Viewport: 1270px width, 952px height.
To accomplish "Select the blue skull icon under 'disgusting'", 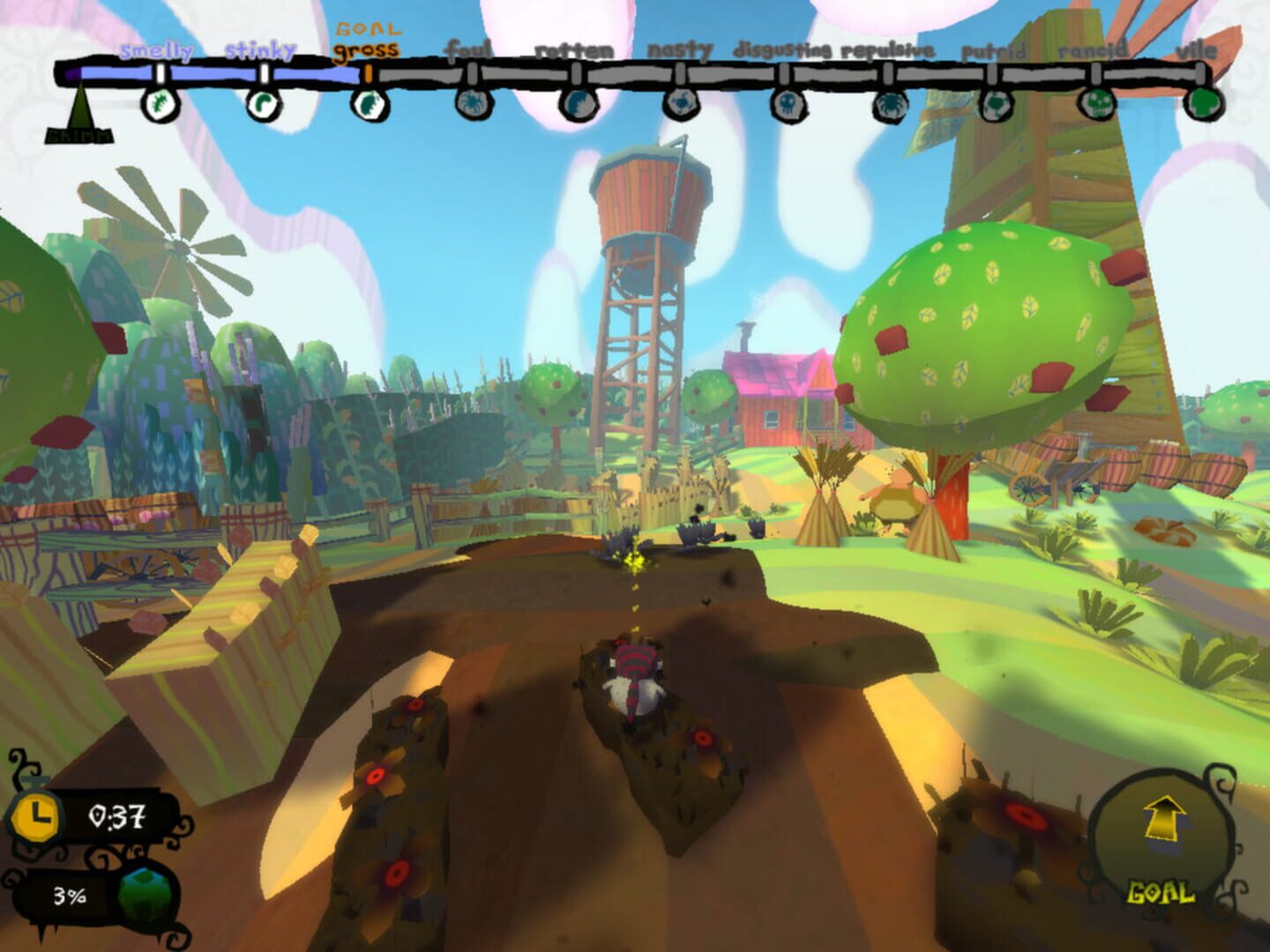I will click(786, 106).
